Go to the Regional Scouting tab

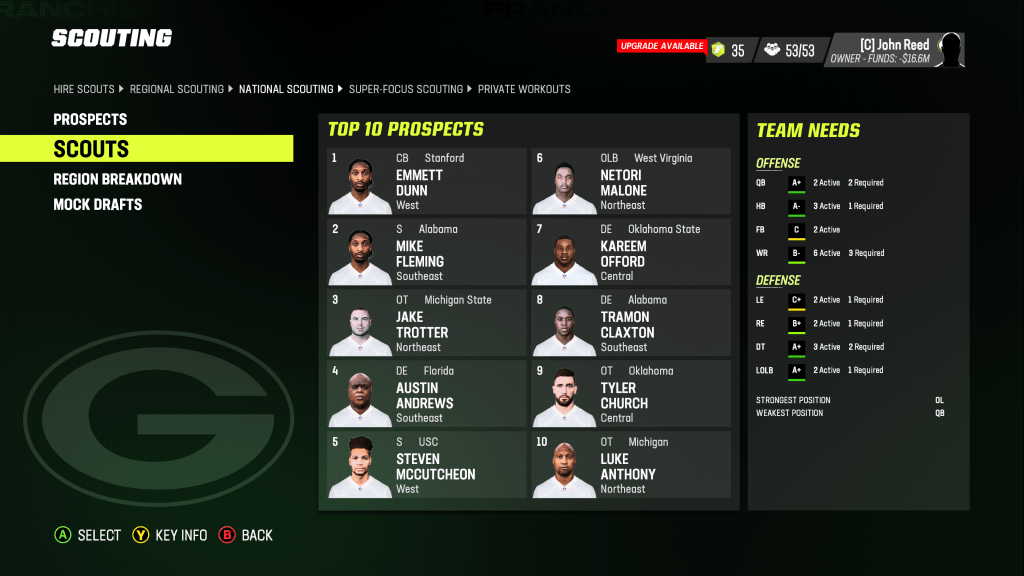177,89
